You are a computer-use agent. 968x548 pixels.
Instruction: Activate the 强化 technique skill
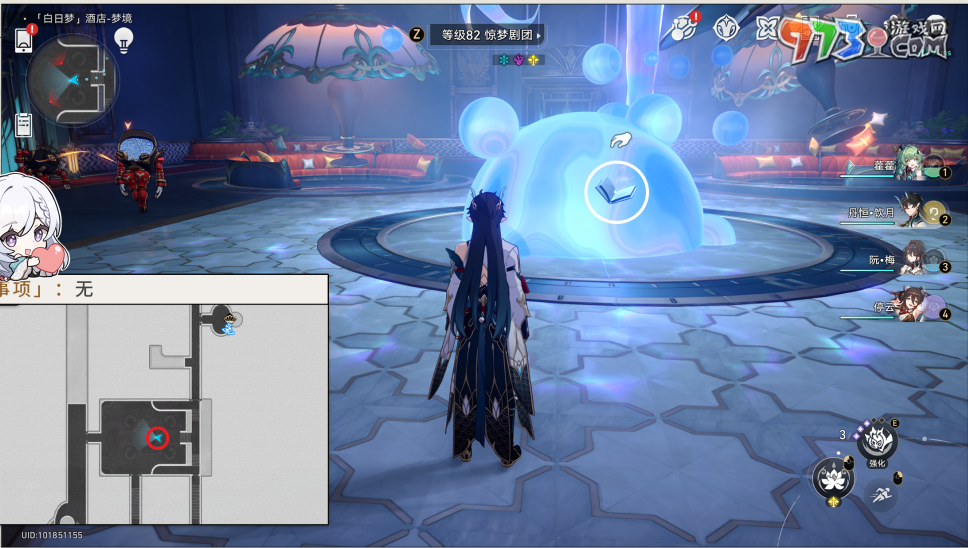pos(877,440)
